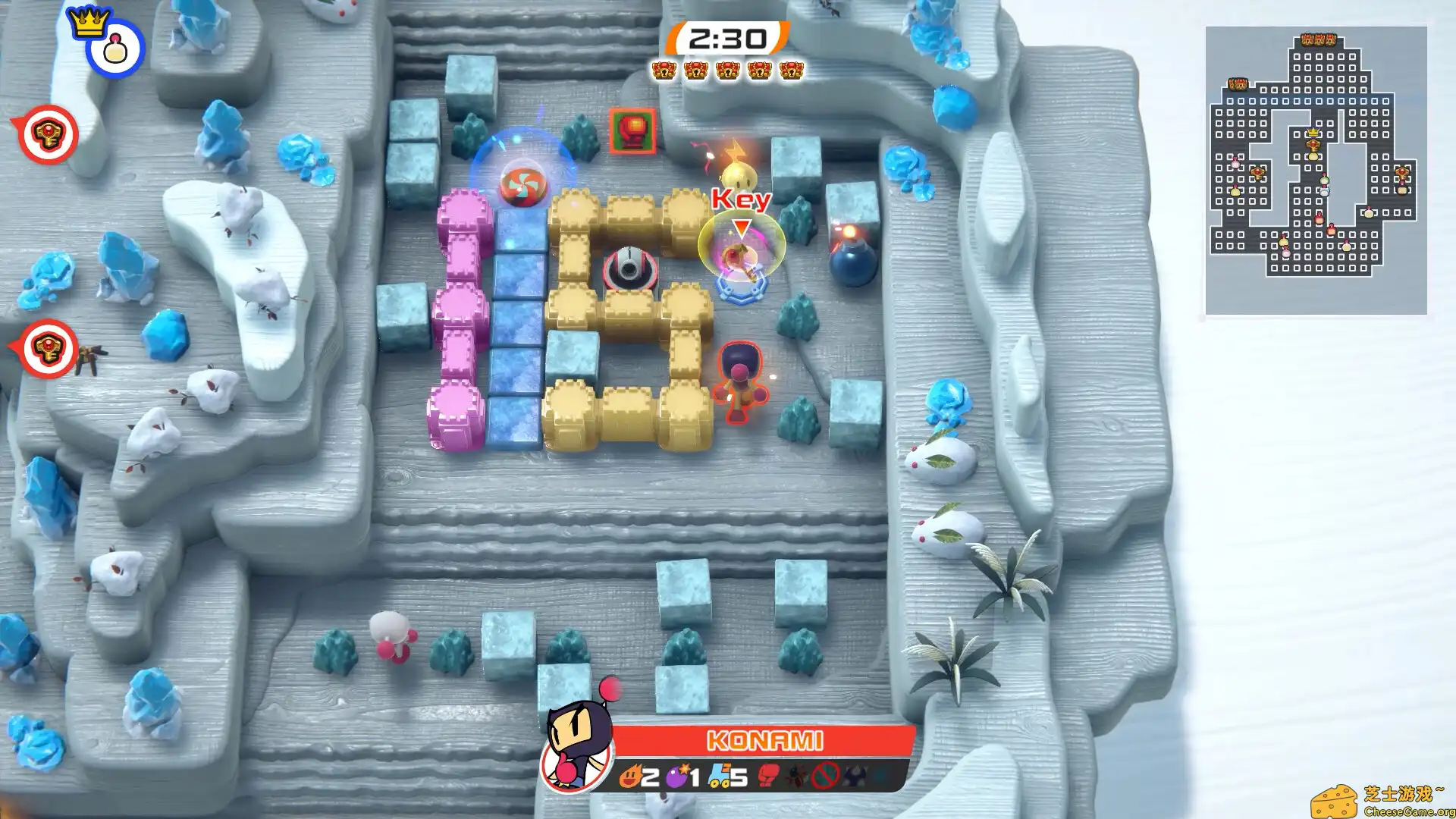
Task: Click the grayed-out kick ability icon
Action: 854,774
